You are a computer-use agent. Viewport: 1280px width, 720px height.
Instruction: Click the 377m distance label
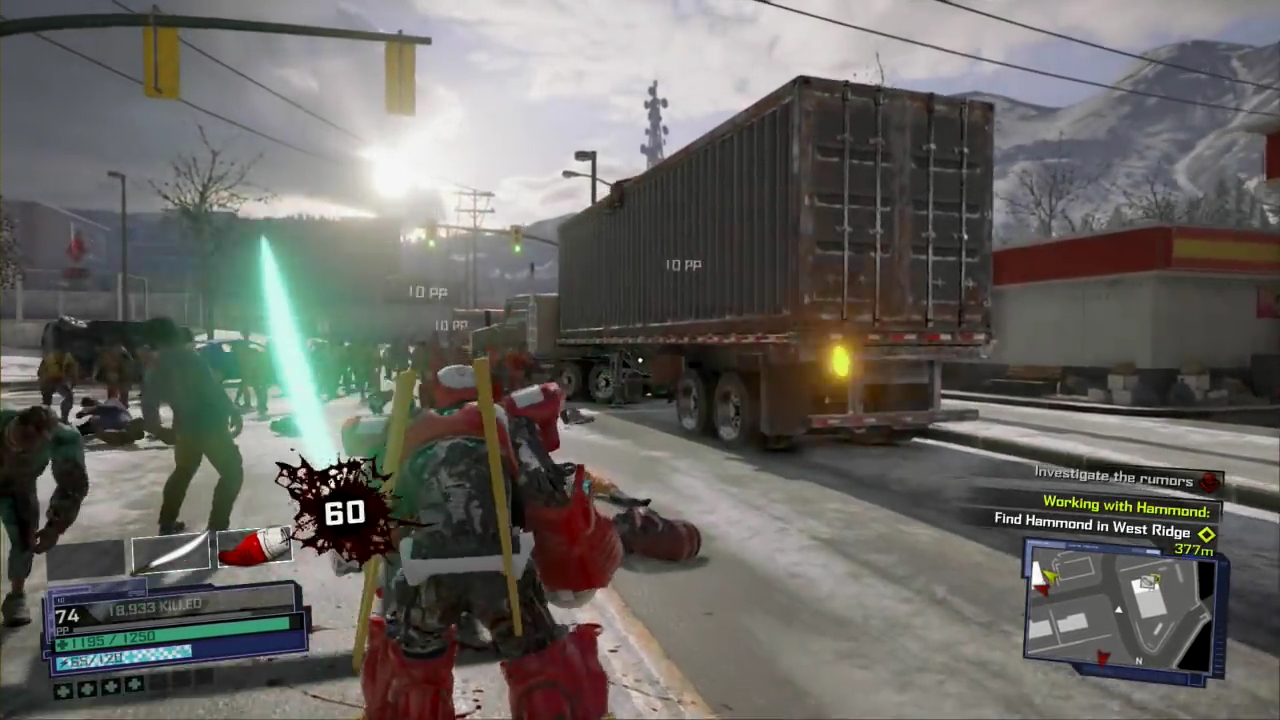(1194, 550)
